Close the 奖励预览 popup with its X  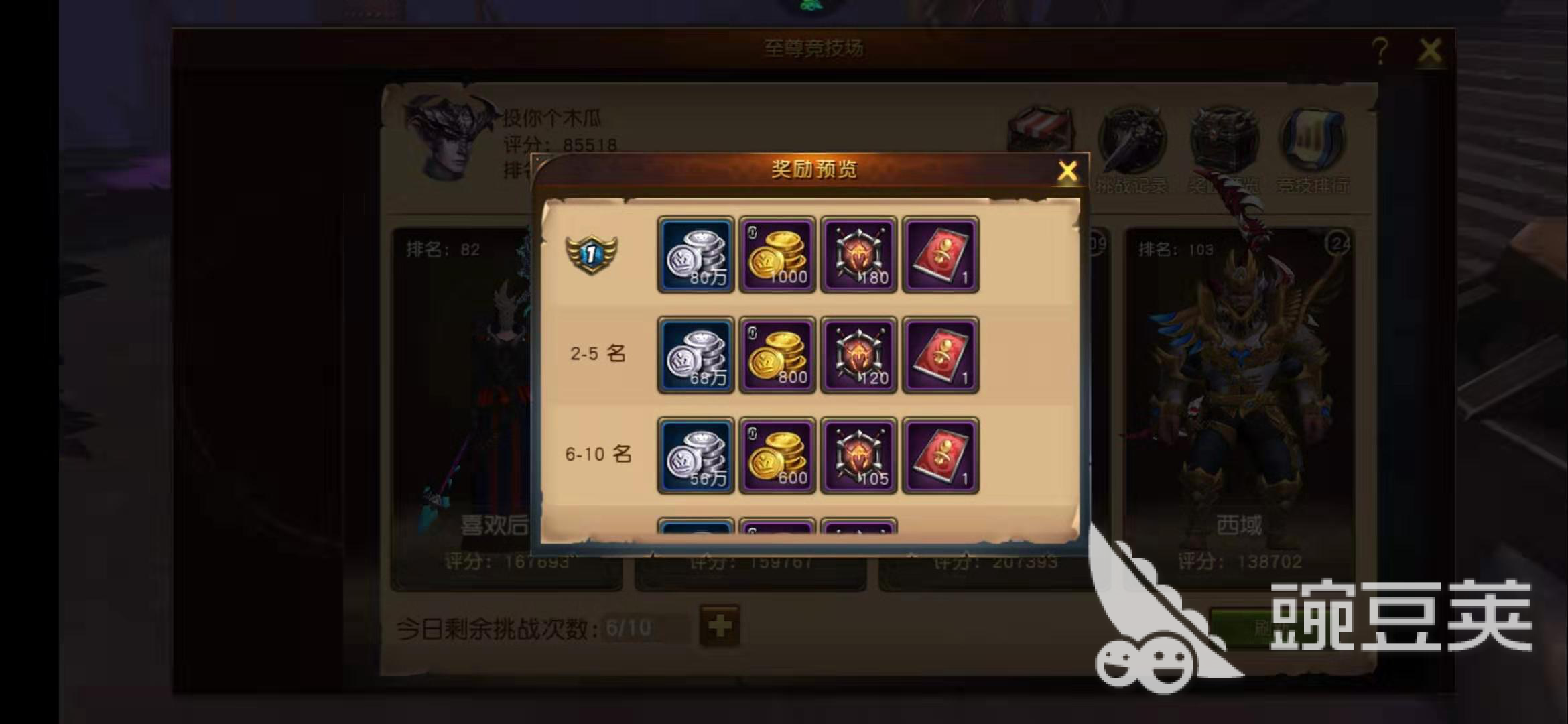click(1068, 170)
